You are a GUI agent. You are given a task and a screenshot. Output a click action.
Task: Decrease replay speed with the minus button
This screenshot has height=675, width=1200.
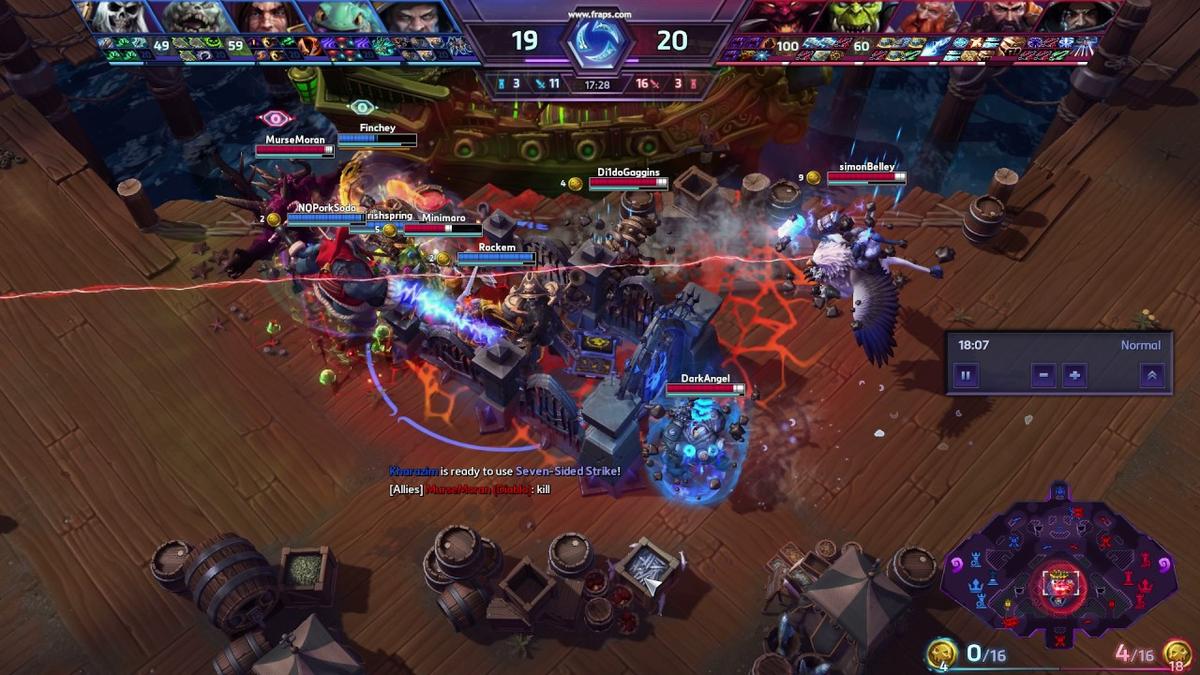tap(1043, 376)
